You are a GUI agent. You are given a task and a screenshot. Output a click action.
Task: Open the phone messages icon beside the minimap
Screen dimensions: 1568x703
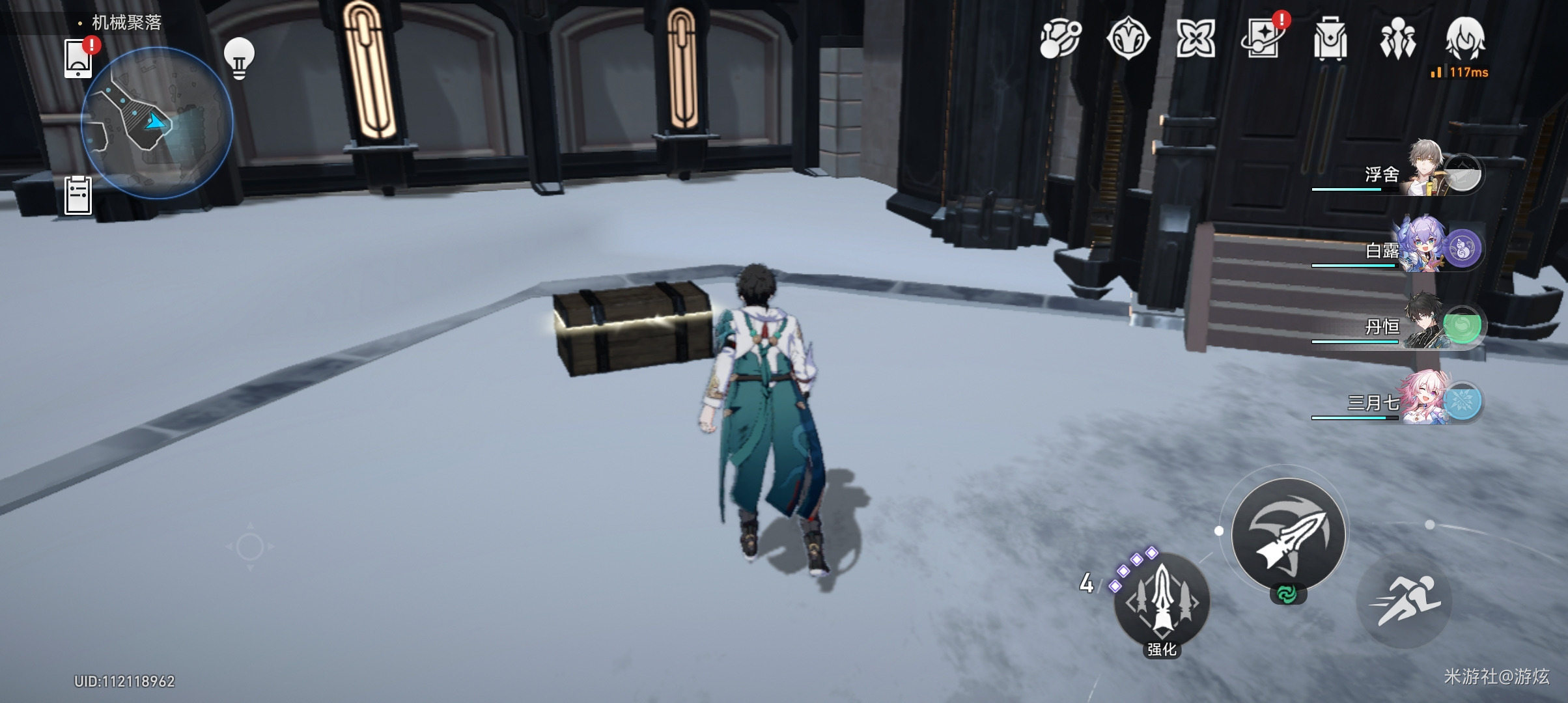click(x=78, y=59)
